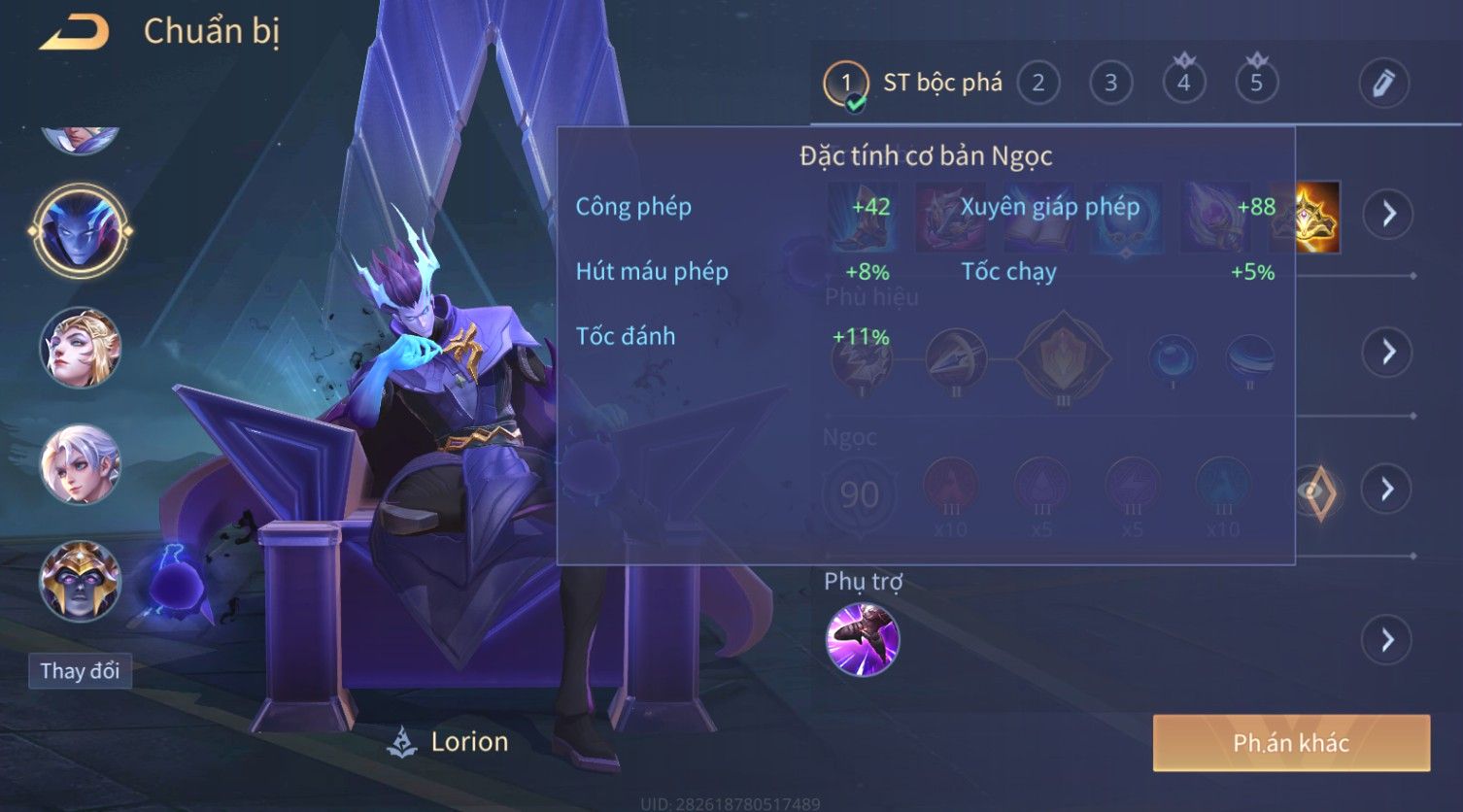Open the Phù hiệu badge settings arrow
Viewport: 1463px width, 812px height.
coord(1388,352)
